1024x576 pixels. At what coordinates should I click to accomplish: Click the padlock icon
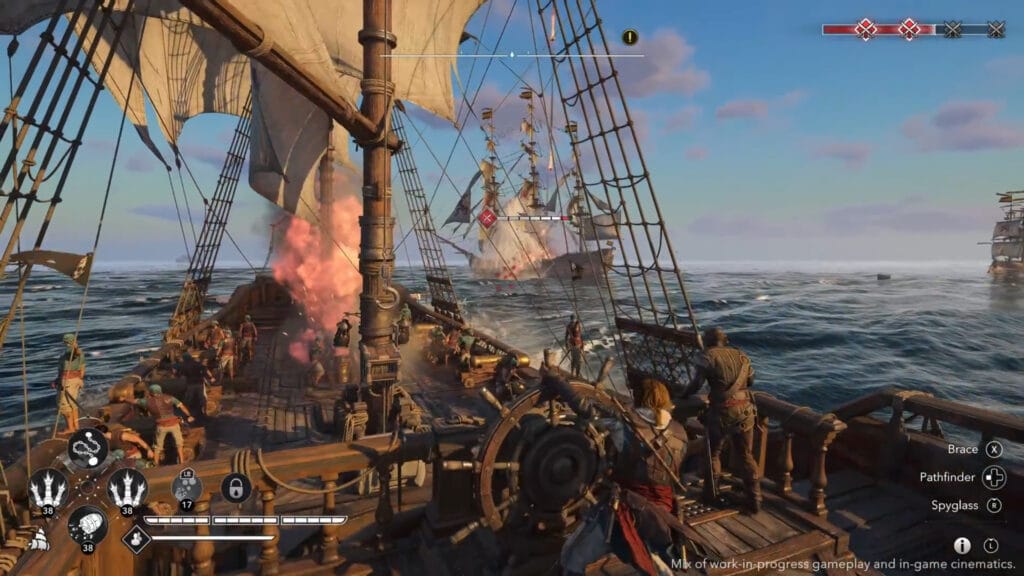point(236,488)
